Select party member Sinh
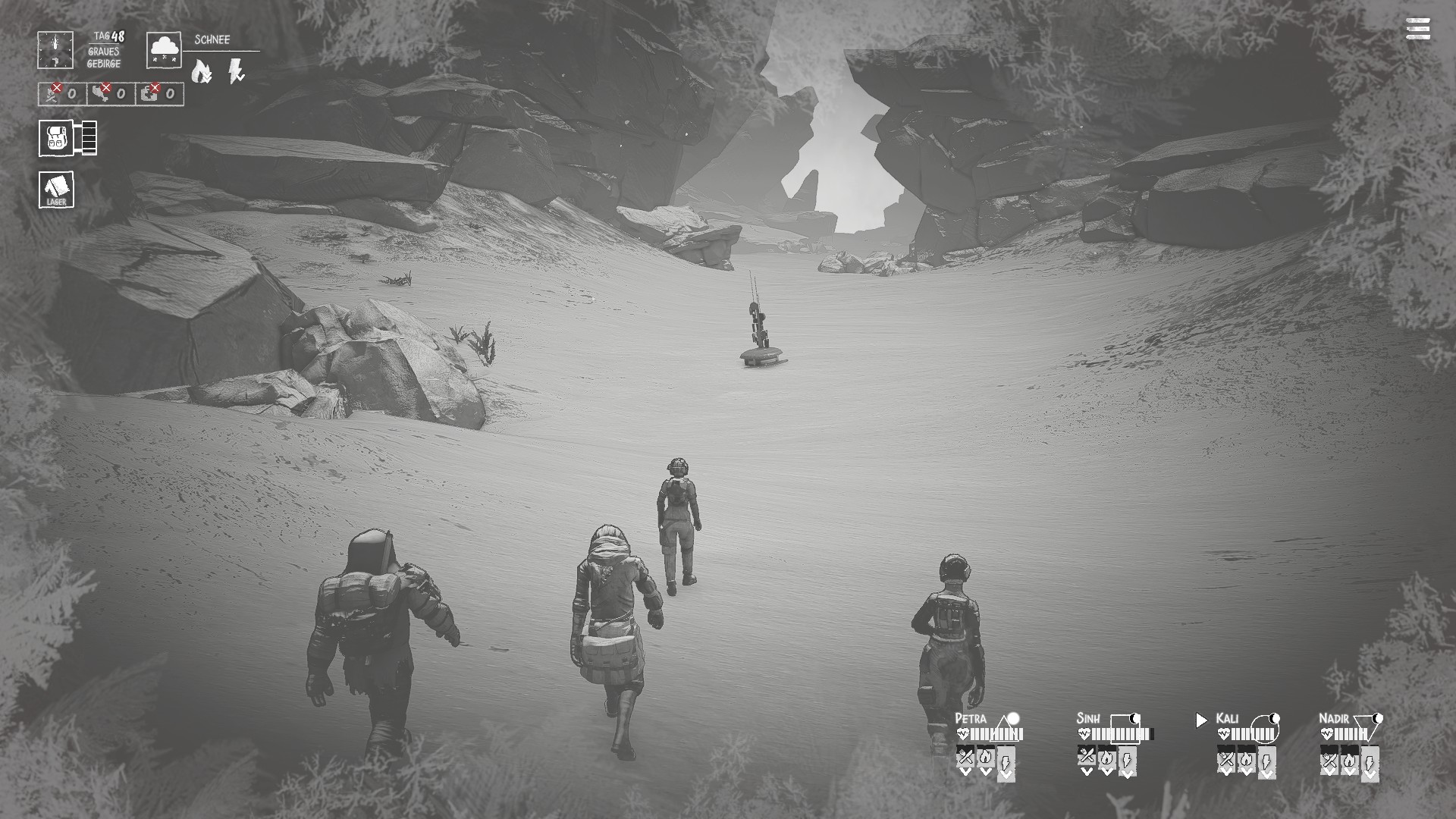This screenshot has height=819, width=1456. (1088, 718)
